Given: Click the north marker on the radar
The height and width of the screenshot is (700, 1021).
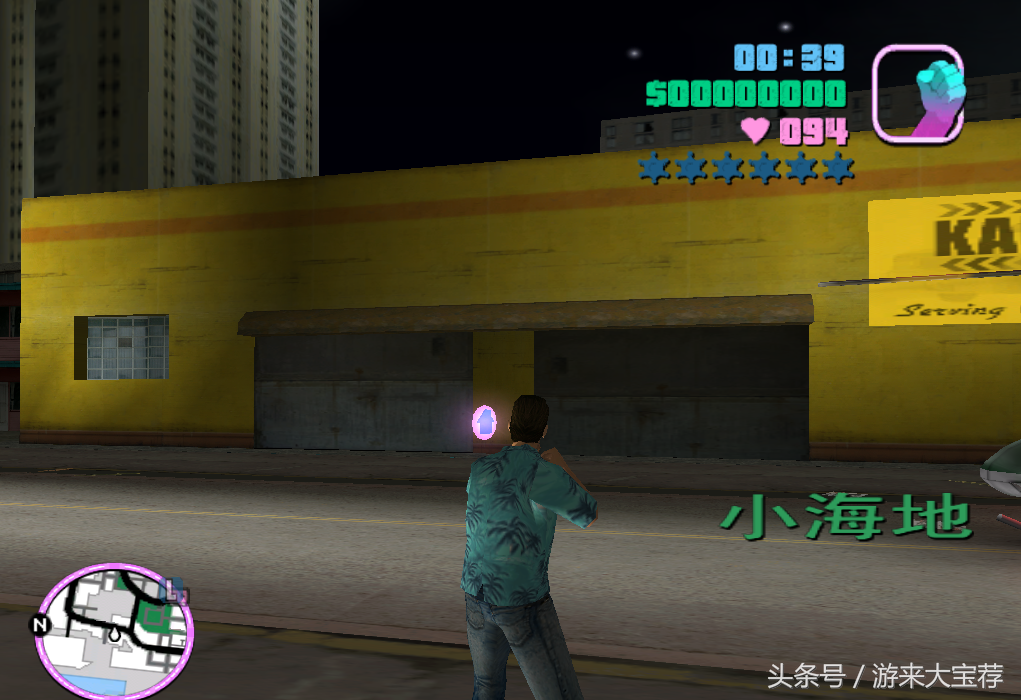Looking at the screenshot, I should (x=41, y=625).
